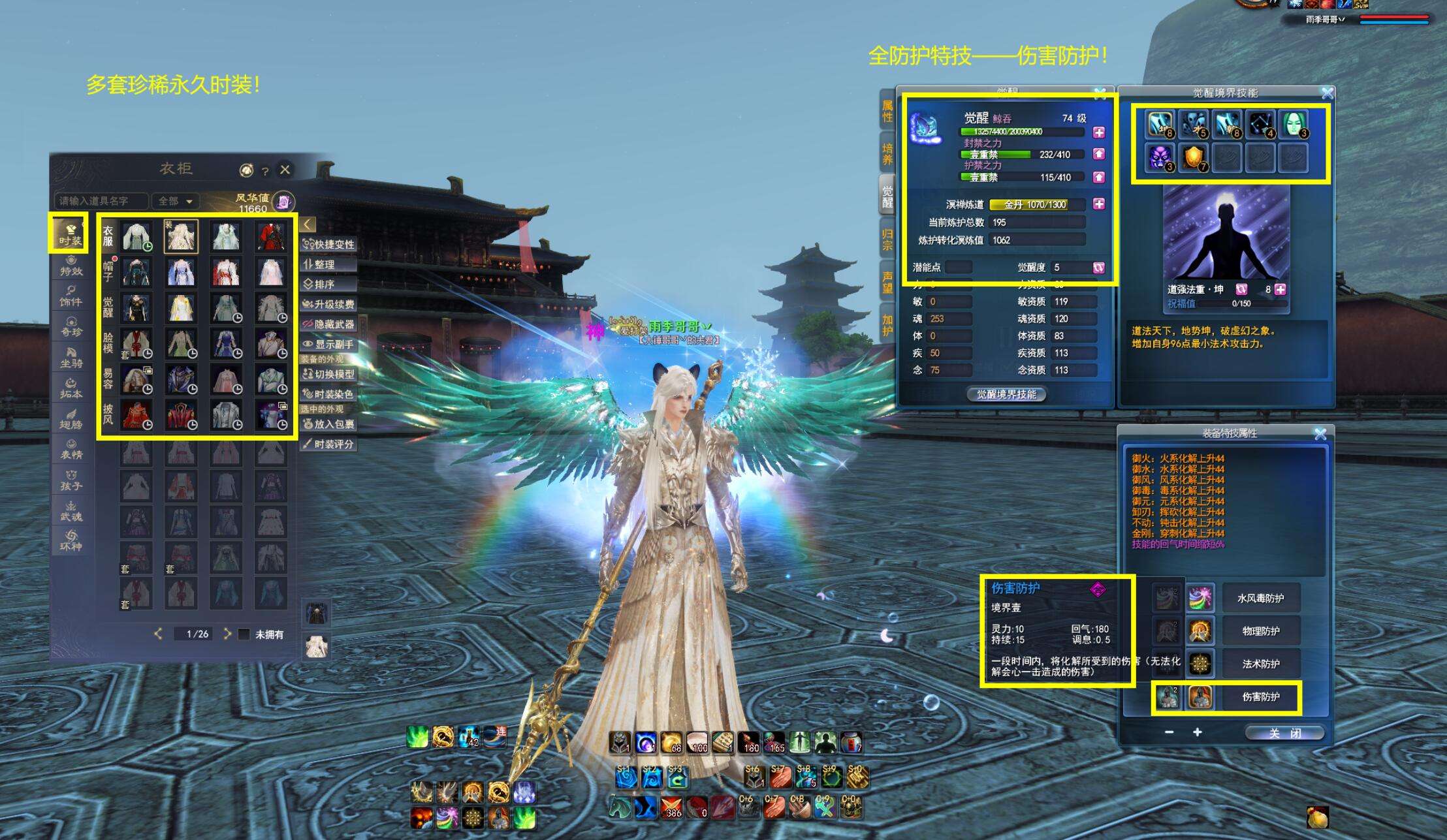
Task: Open the 全部 filter dropdown
Action: pyautogui.click(x=175, y=201)
